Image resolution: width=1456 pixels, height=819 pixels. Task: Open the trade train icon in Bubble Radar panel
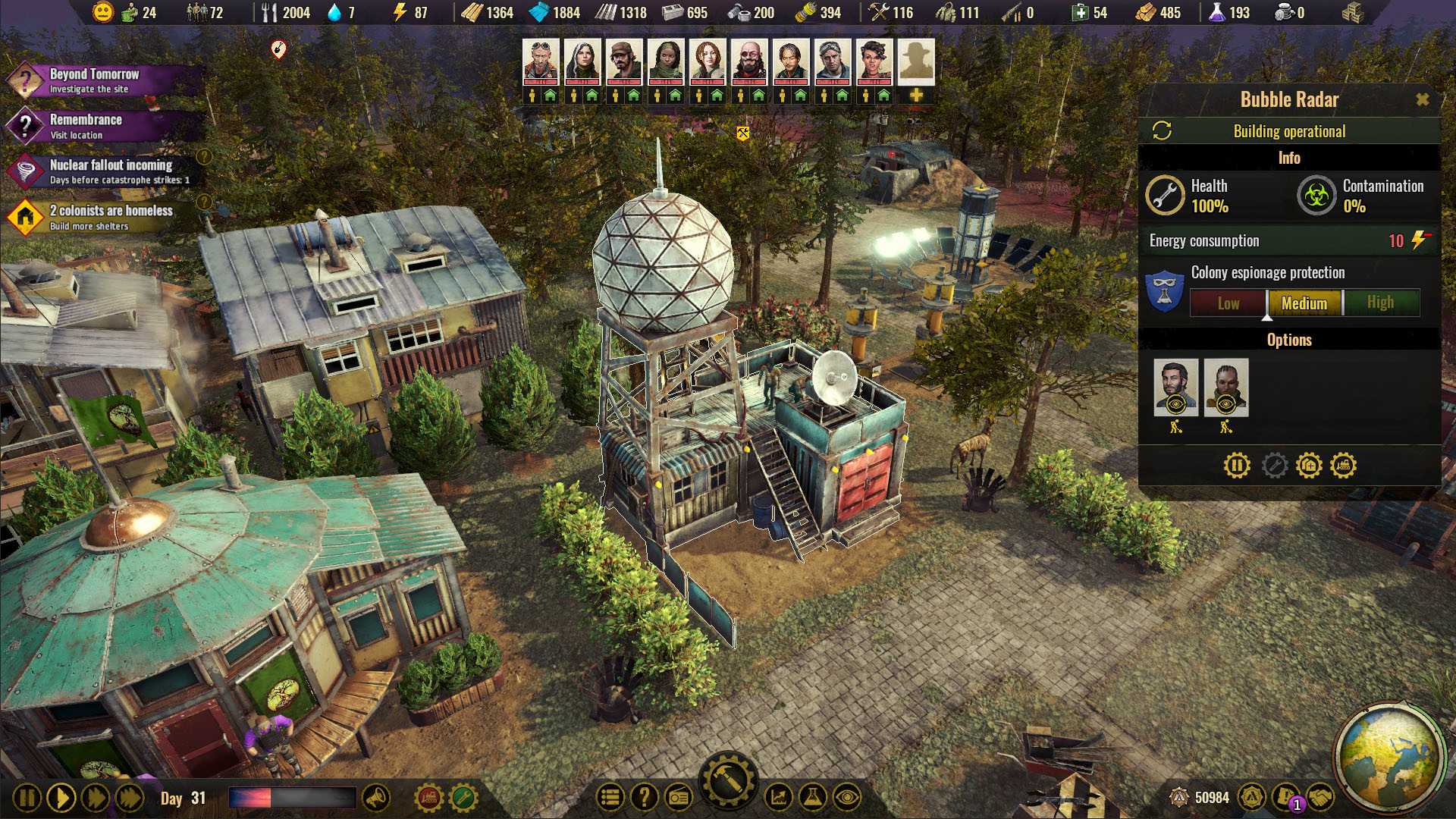click(1342, 465)
